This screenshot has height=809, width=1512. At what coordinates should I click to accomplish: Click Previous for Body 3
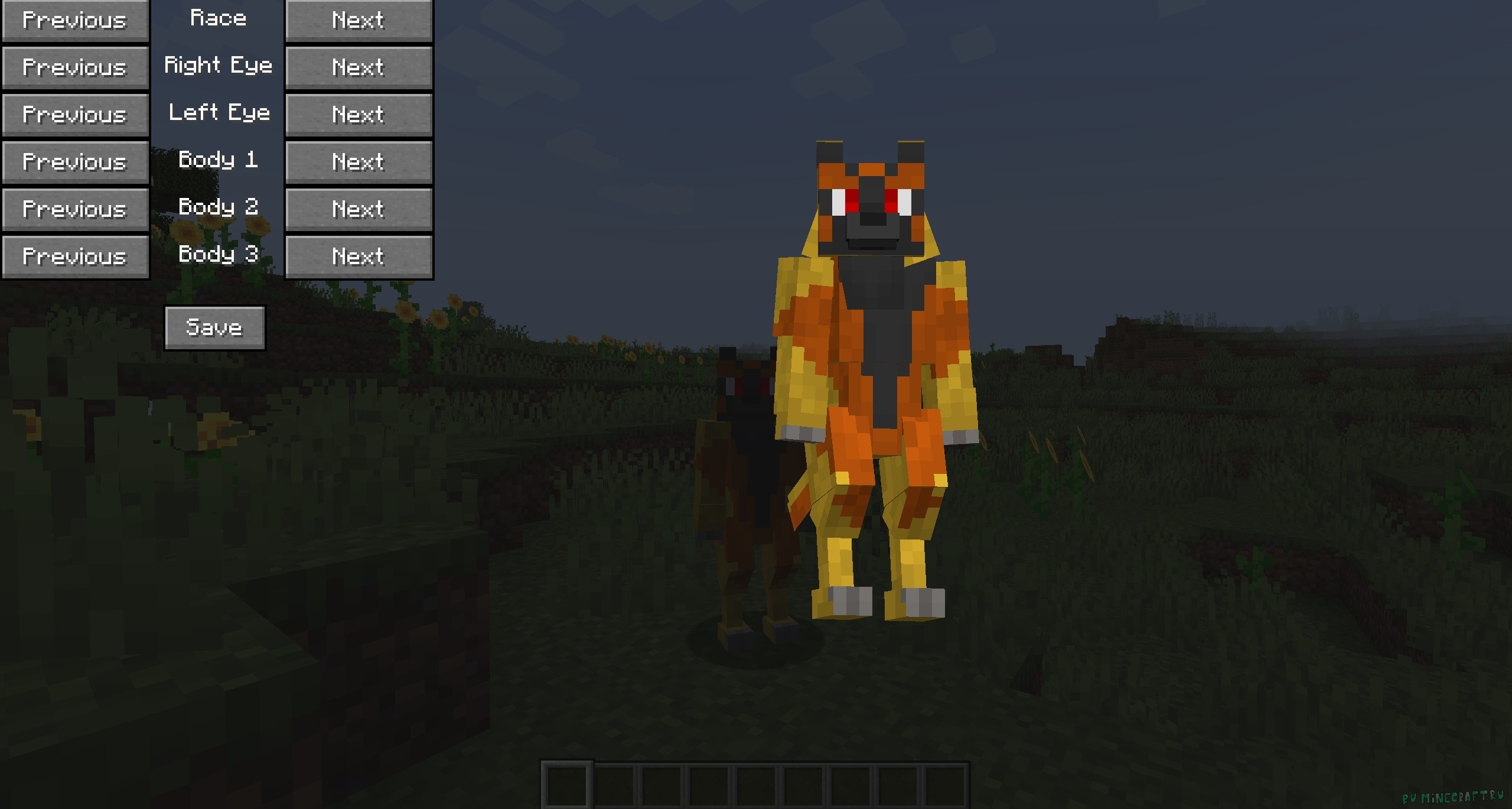coord(75,256)
